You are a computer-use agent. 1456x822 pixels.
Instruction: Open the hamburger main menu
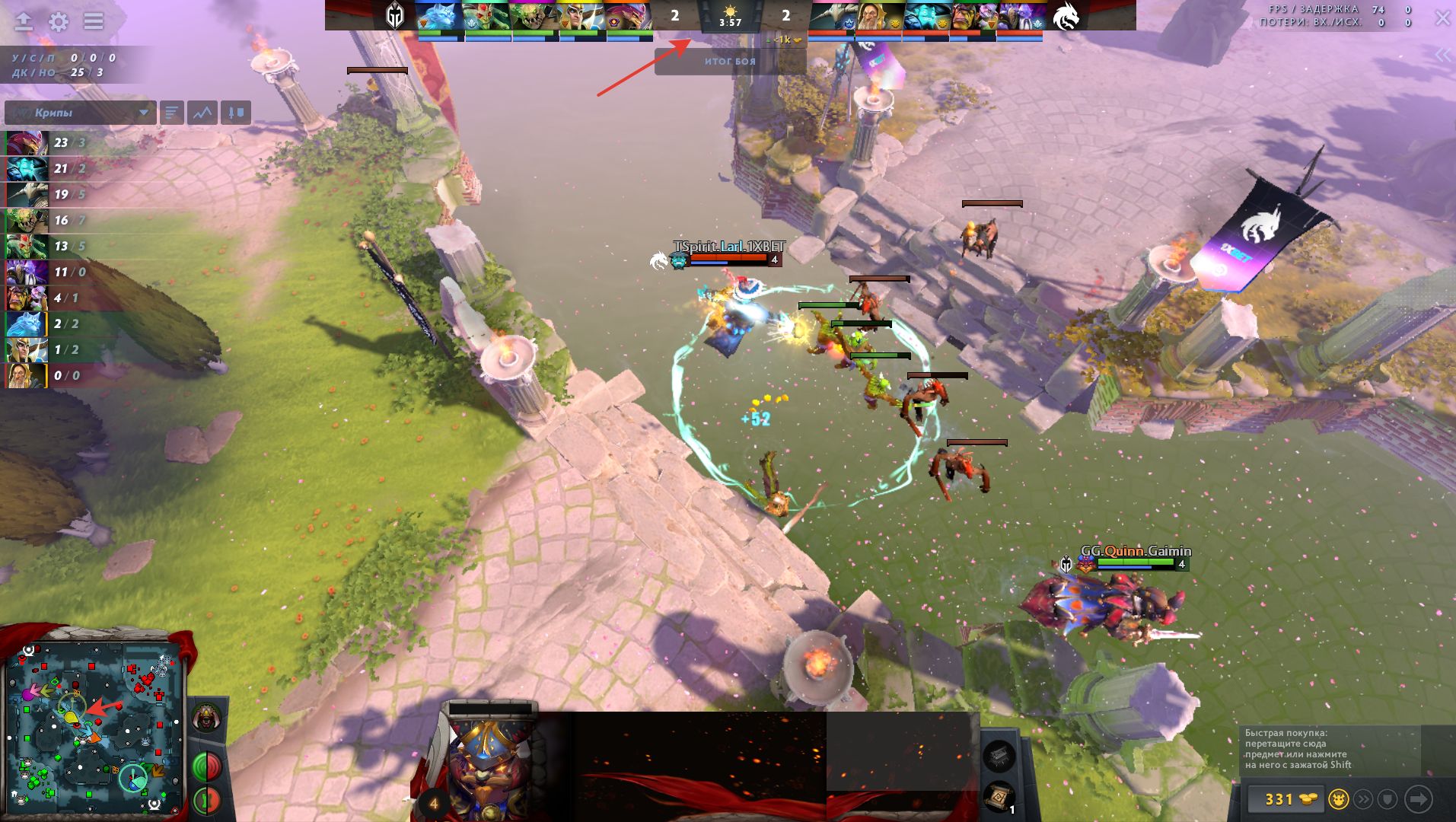coord(94,21)
